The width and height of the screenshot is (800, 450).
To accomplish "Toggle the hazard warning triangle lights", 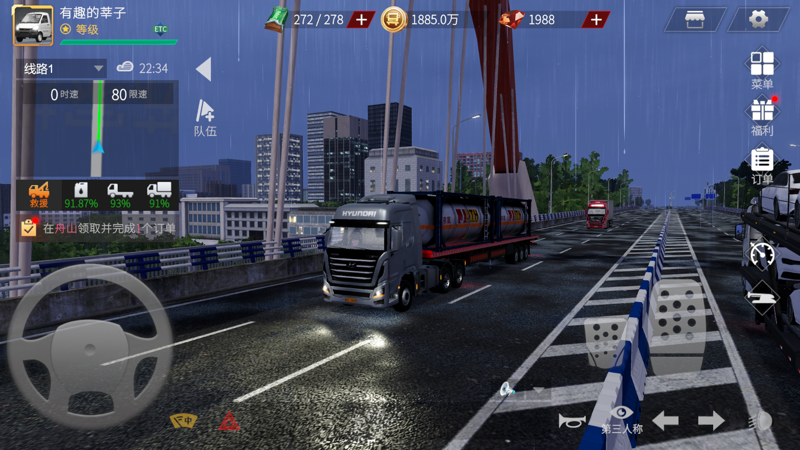I will 230,421.
